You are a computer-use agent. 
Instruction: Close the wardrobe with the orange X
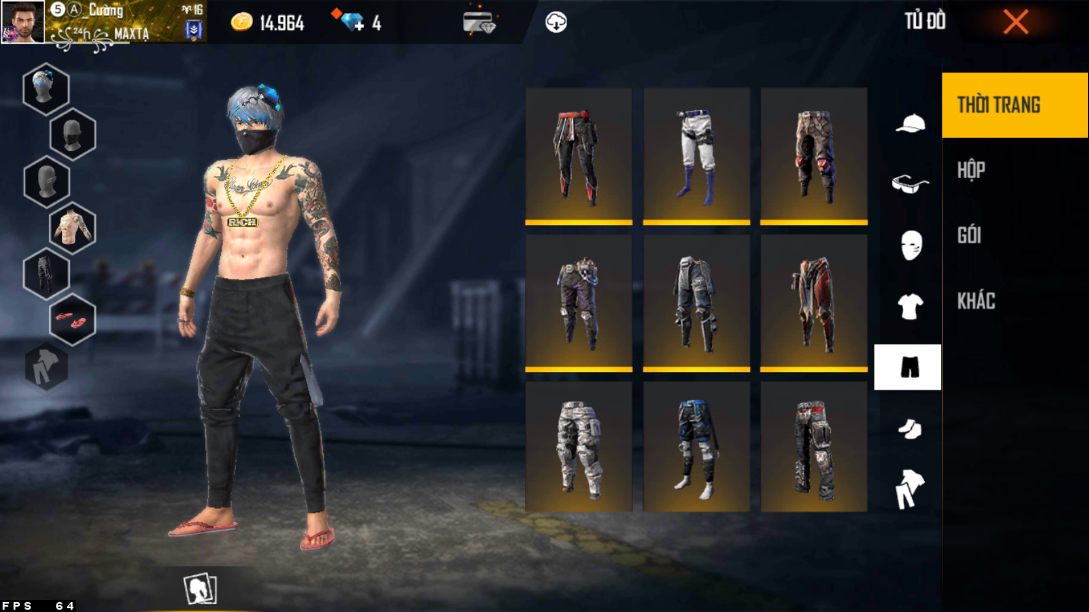point(1015,22)
